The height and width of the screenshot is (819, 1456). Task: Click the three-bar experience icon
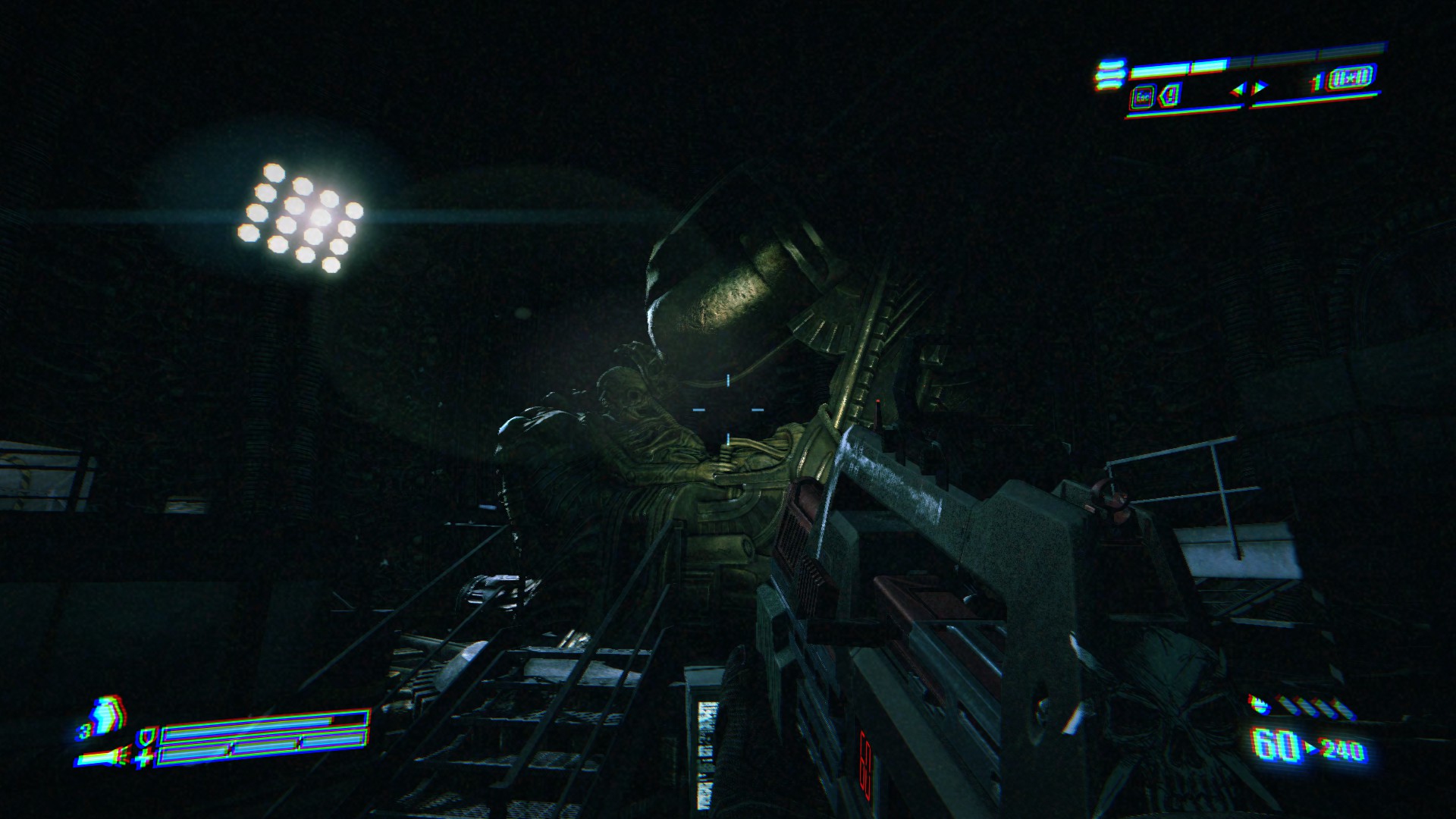click(1109, 75)
